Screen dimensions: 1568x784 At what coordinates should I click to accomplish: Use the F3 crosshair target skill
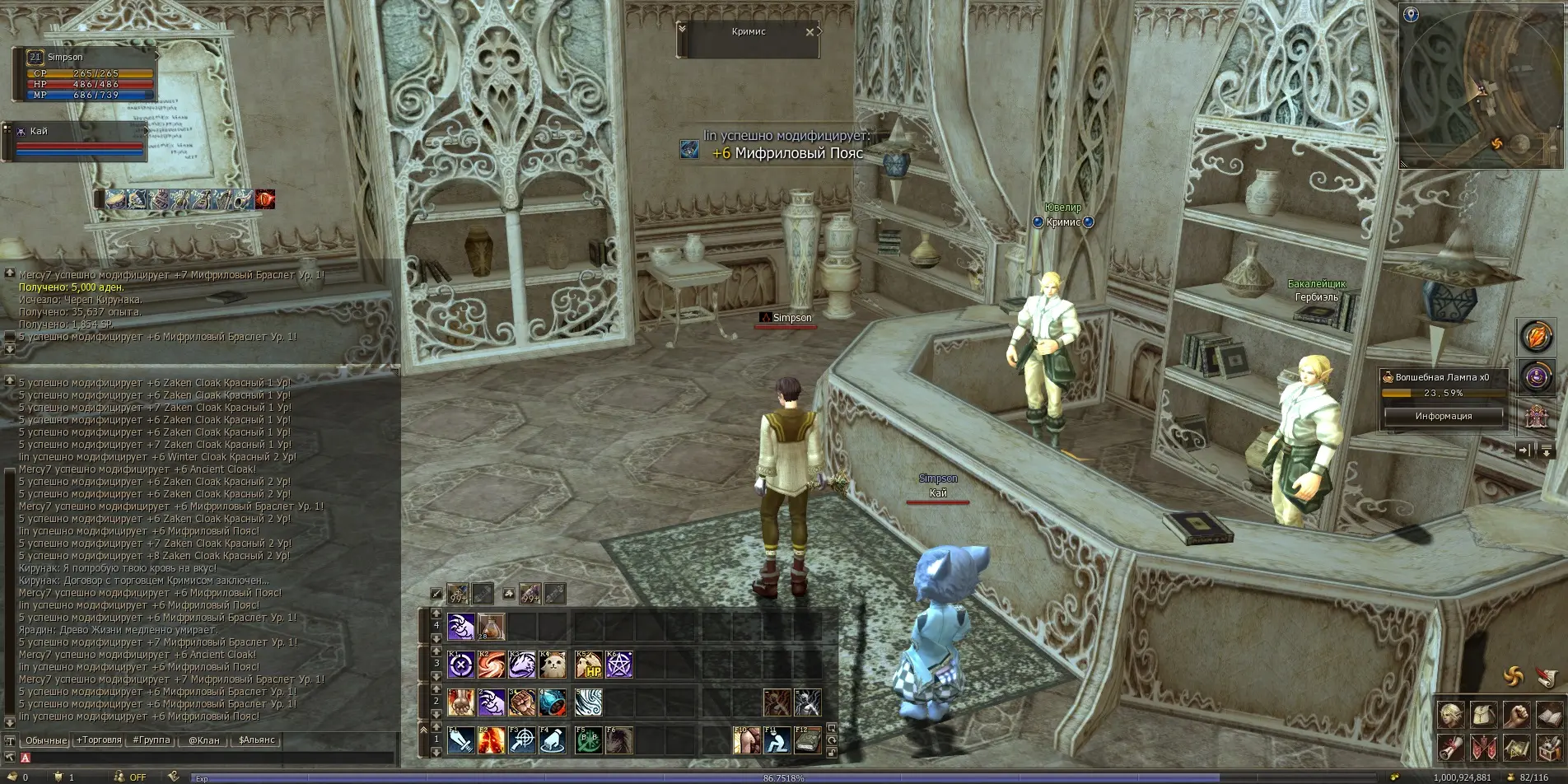point(521,740)
